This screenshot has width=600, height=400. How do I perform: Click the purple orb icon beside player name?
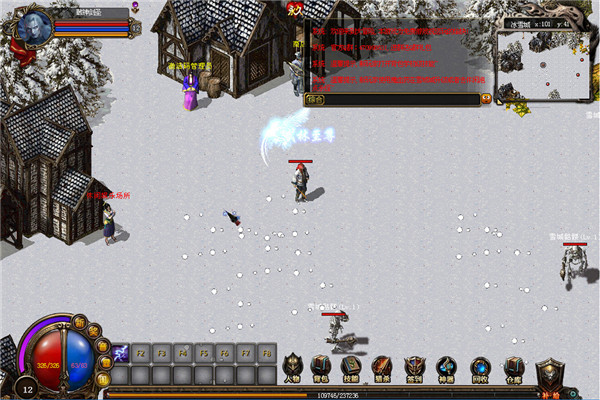(x=135, y=7)
